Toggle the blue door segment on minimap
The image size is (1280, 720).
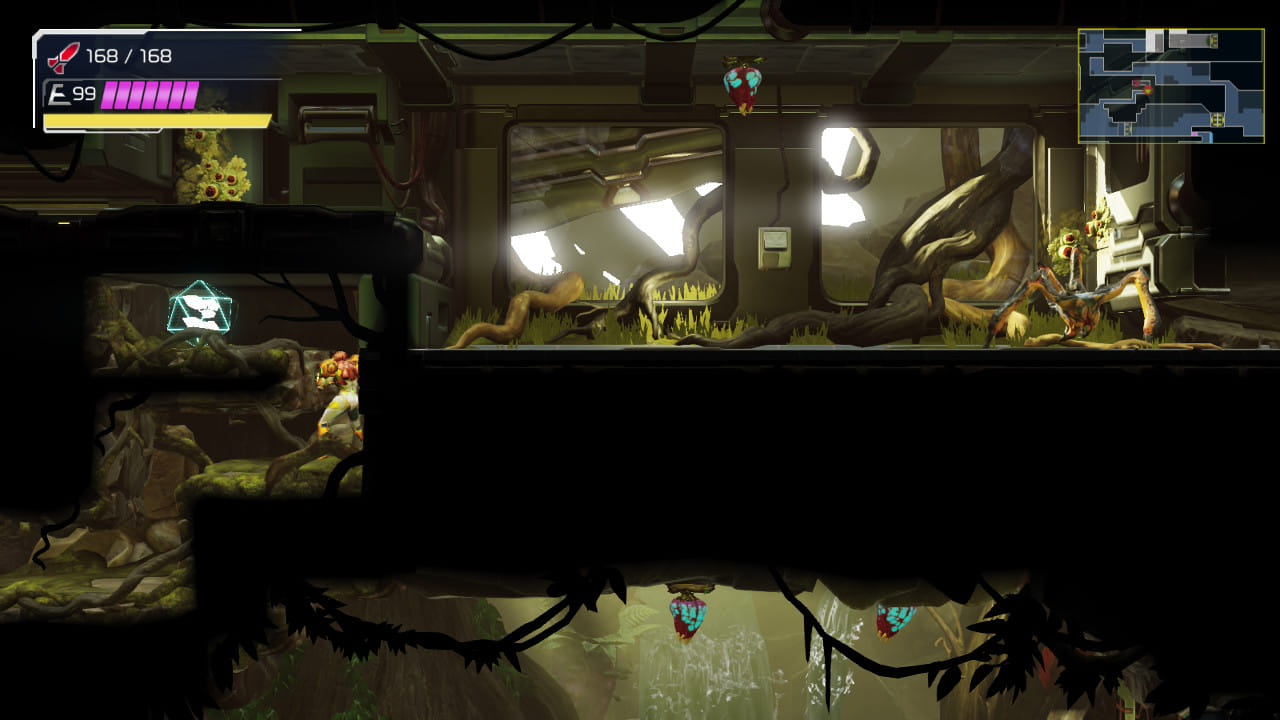point(1212,137)
